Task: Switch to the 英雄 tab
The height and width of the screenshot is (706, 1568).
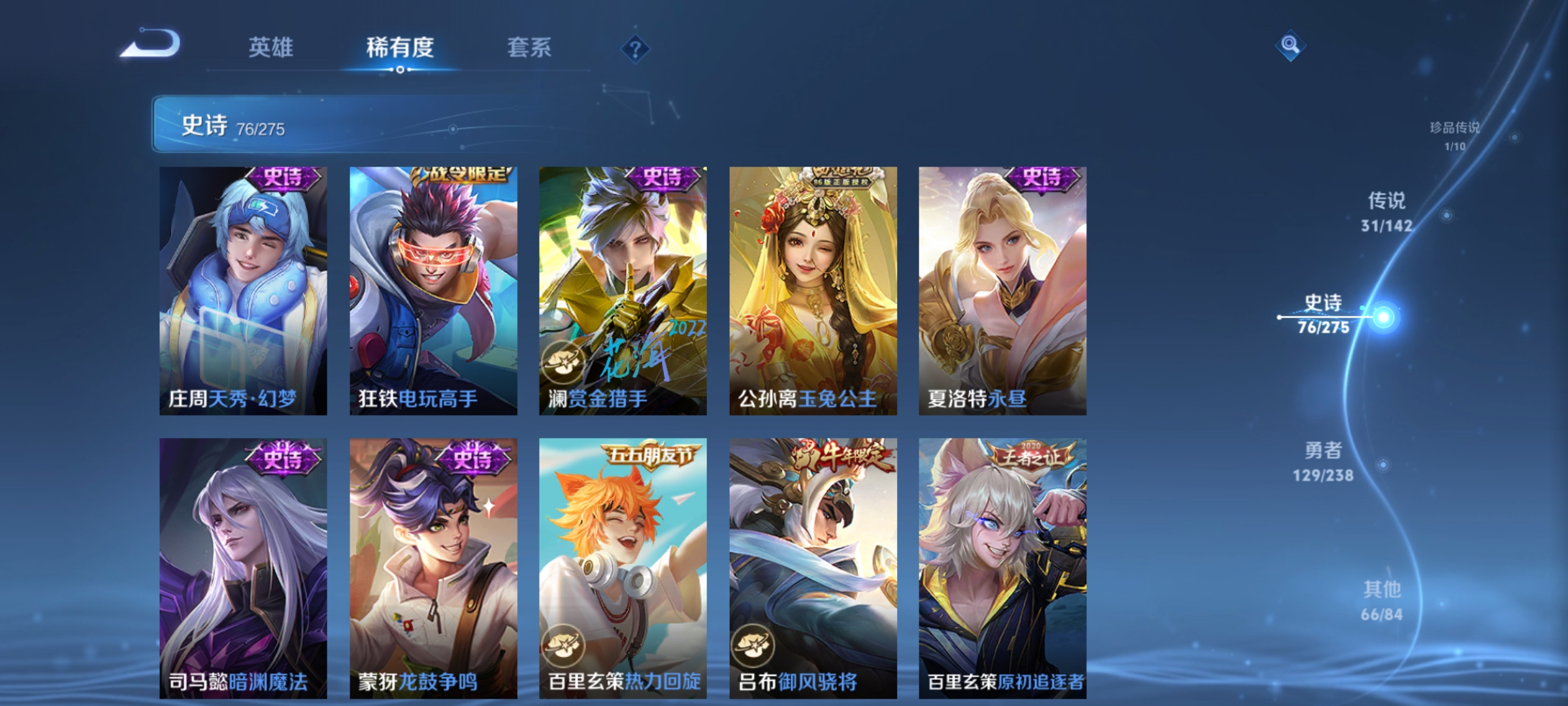Action: coord(272,48)
